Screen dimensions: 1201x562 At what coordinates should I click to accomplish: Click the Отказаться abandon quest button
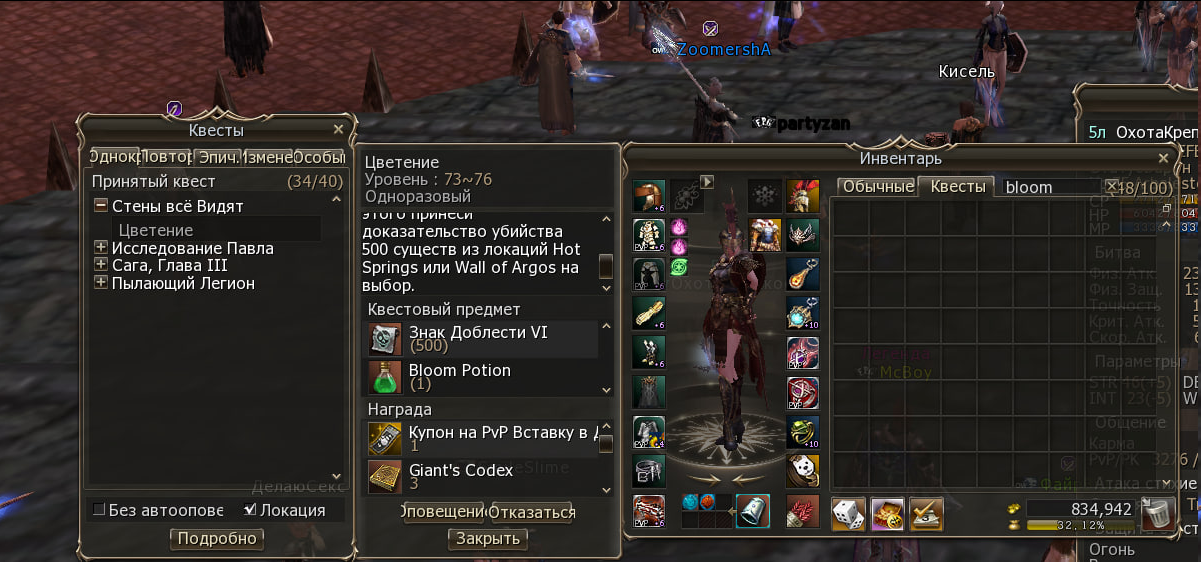tap(532, 513)
